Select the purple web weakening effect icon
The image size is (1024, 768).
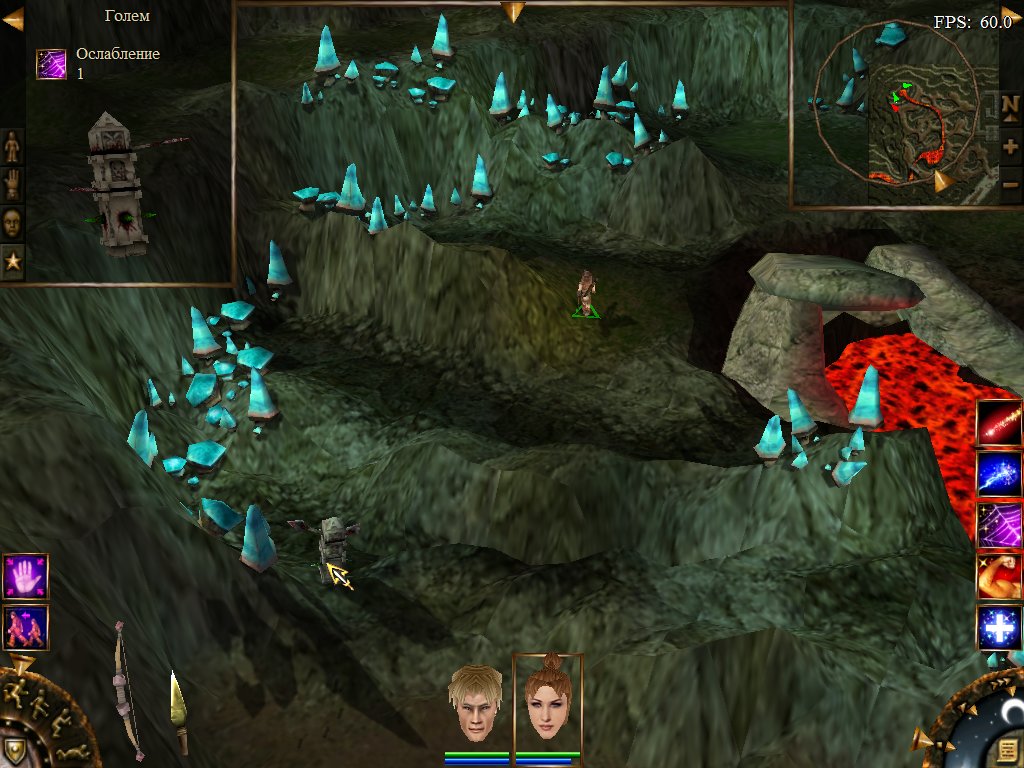(51, 63)
